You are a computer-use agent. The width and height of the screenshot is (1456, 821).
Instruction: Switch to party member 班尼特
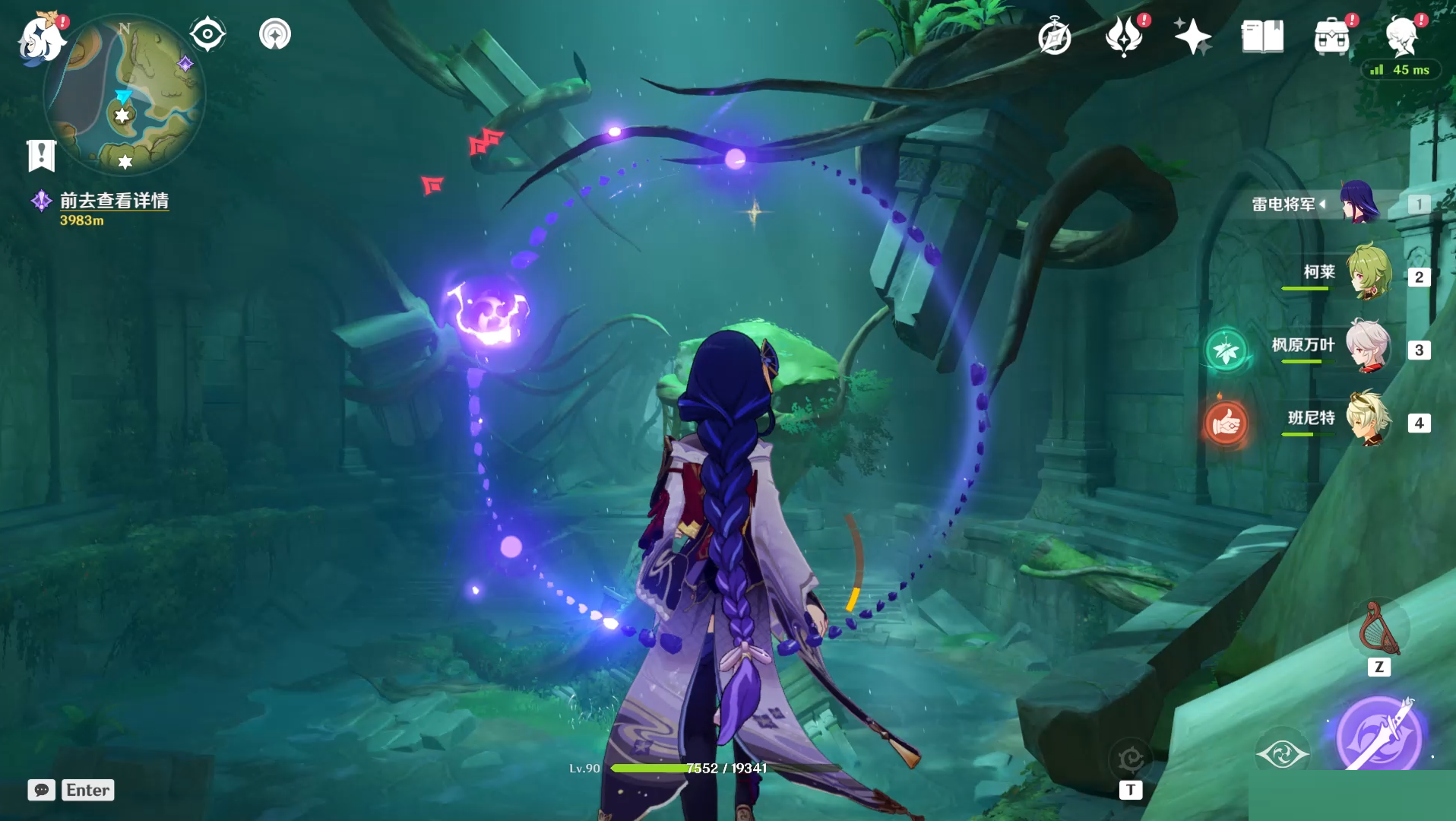click(1369, 418)
